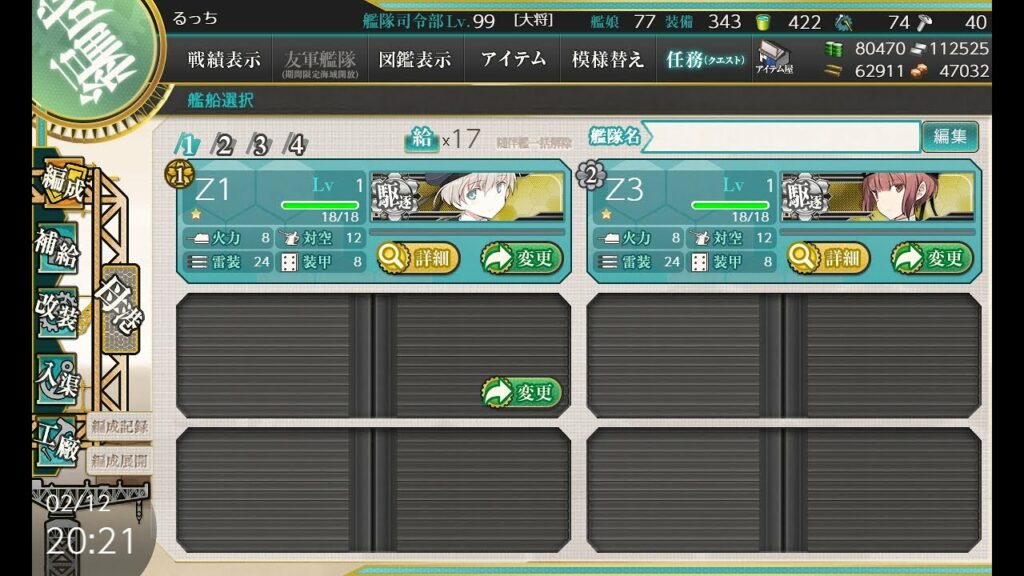1024x576 pixels.
Task: Open the 戦績表示 records menu
Action: point(224,59)
